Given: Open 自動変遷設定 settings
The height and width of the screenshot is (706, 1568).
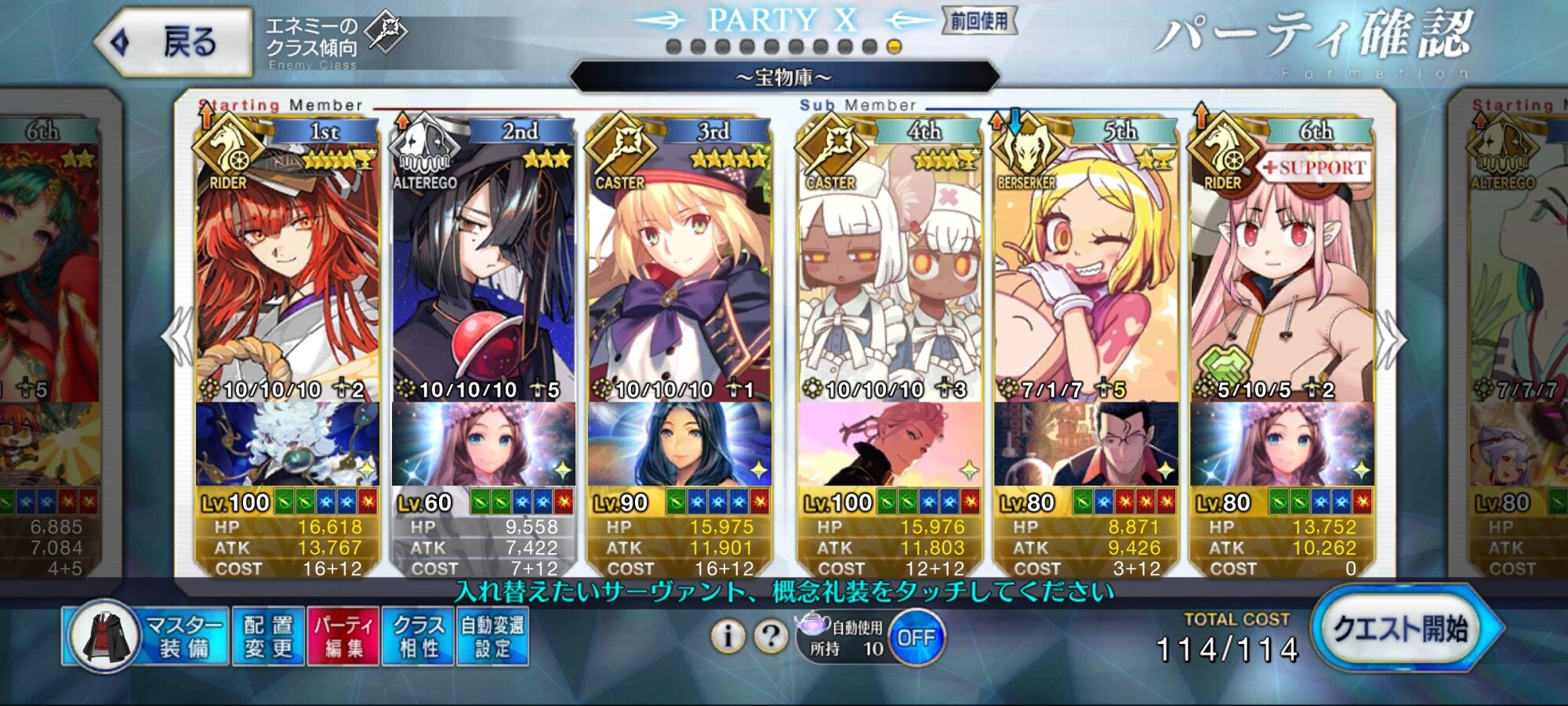Looking at the screenshot, I should (492, 636).
